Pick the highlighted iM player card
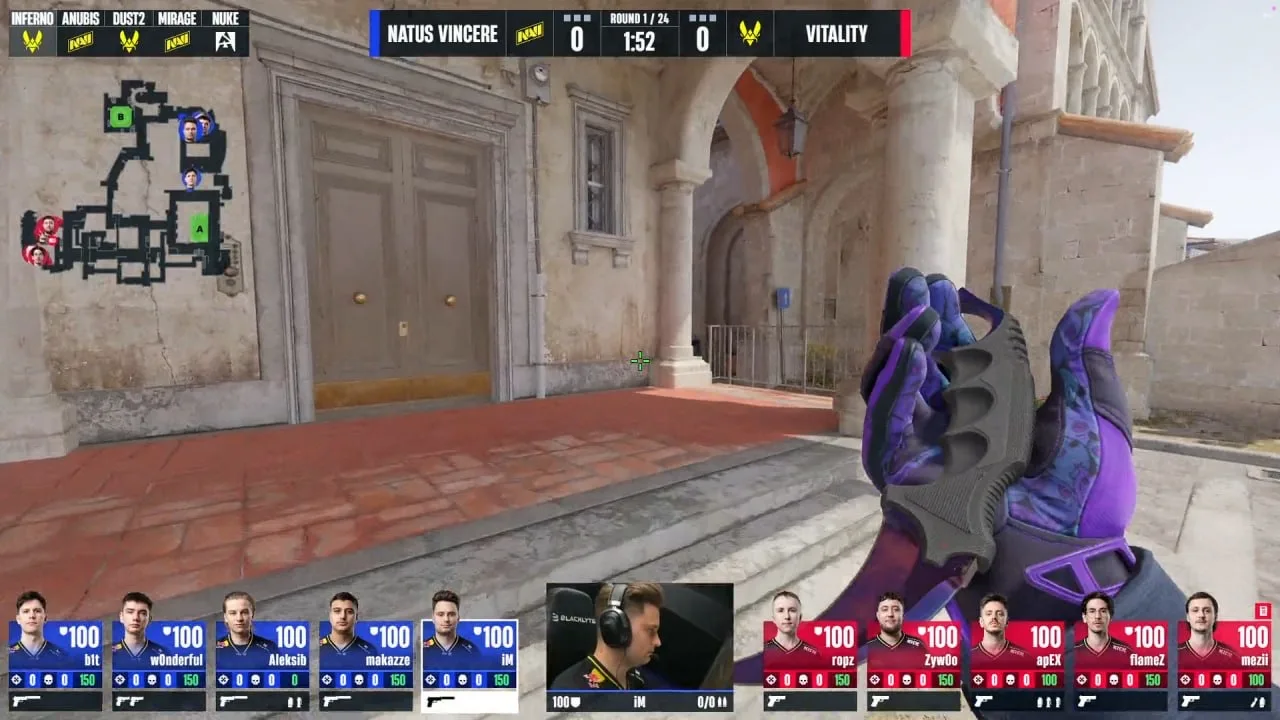Screen dimensions: 1280x720 click(469, 654)
